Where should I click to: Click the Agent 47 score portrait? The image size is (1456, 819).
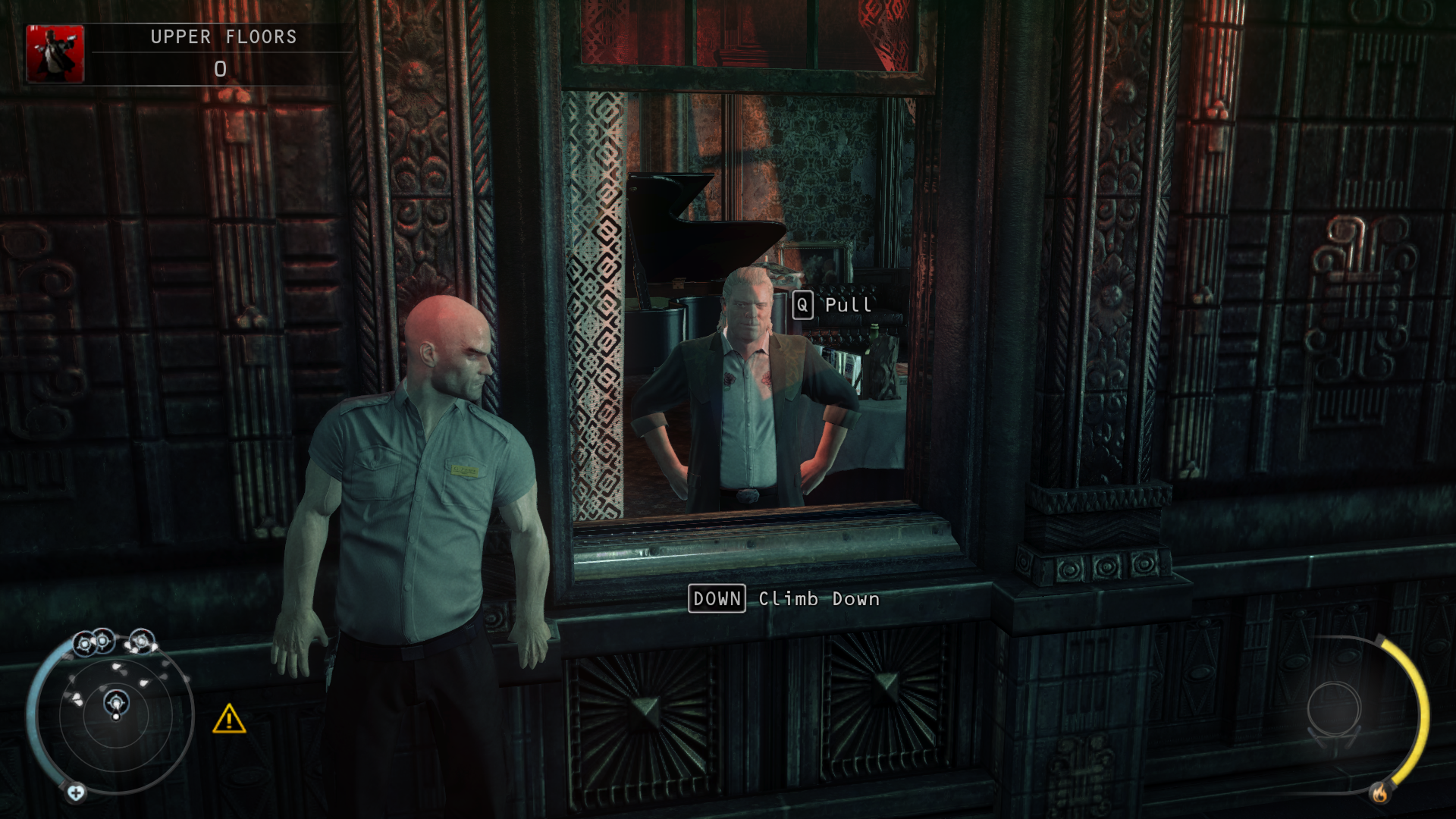[55, 53]
